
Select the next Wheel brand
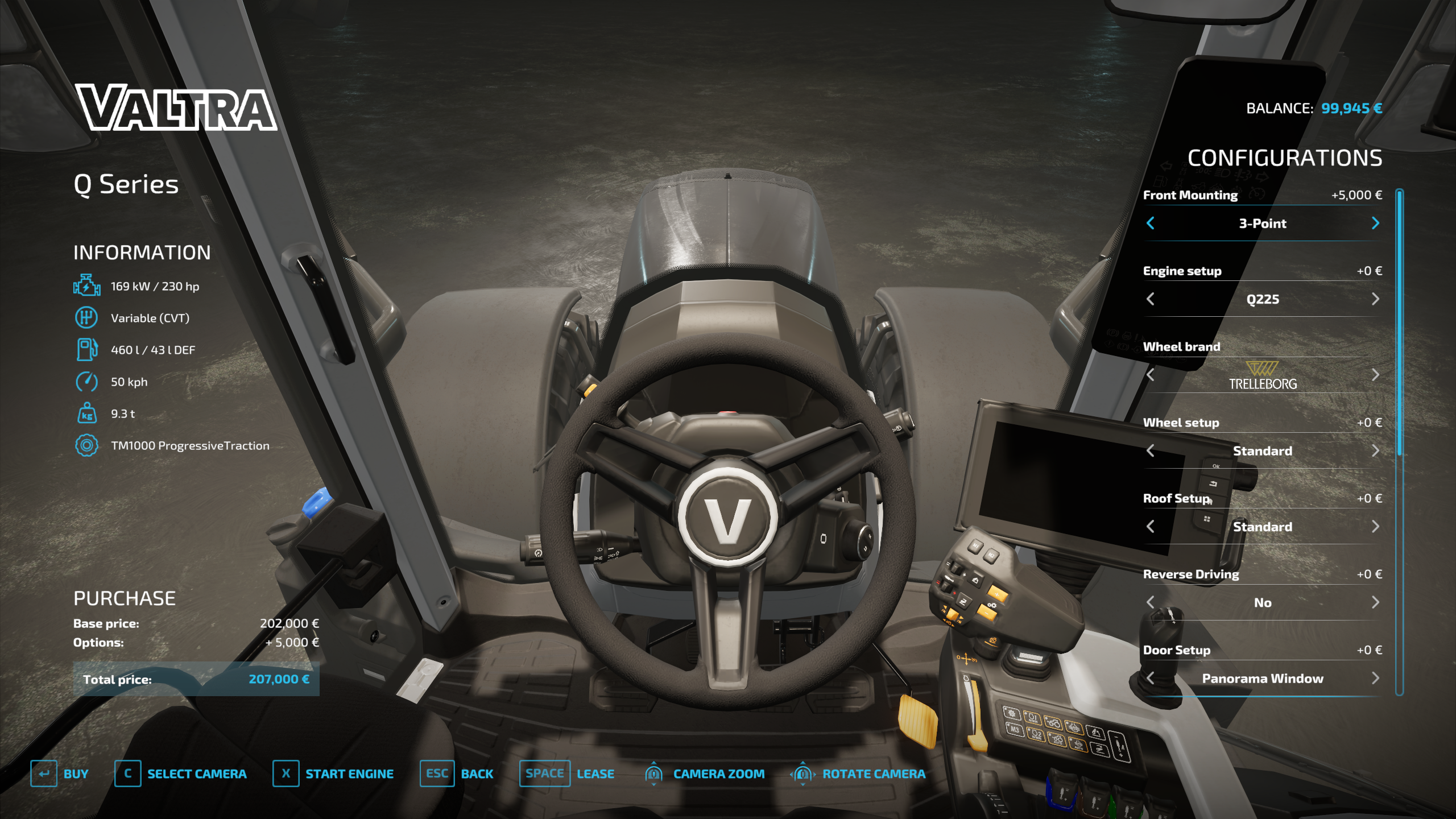tap(1375, 375)
